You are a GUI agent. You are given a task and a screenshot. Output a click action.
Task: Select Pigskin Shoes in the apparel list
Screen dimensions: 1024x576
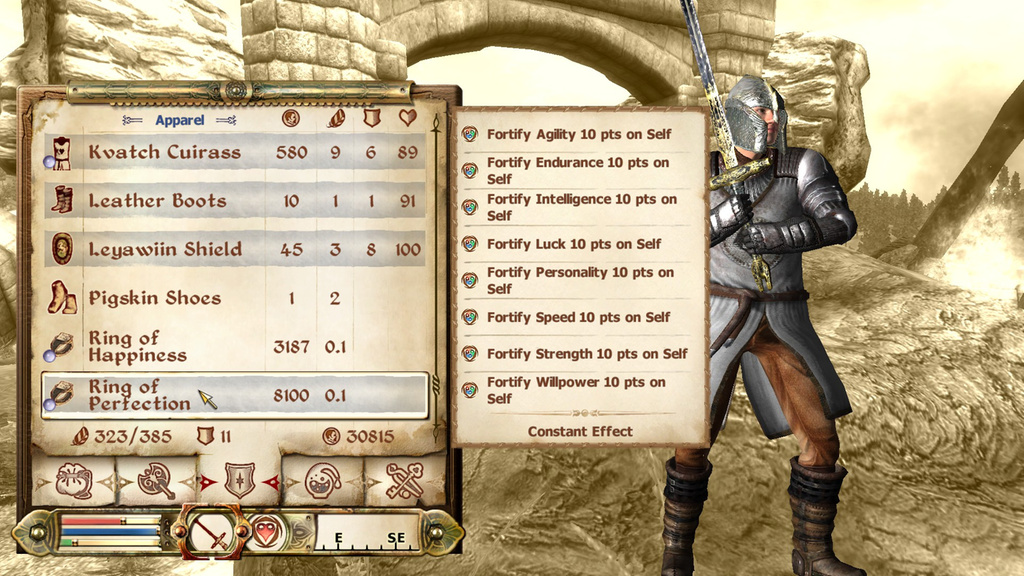(x=235, y=298)
